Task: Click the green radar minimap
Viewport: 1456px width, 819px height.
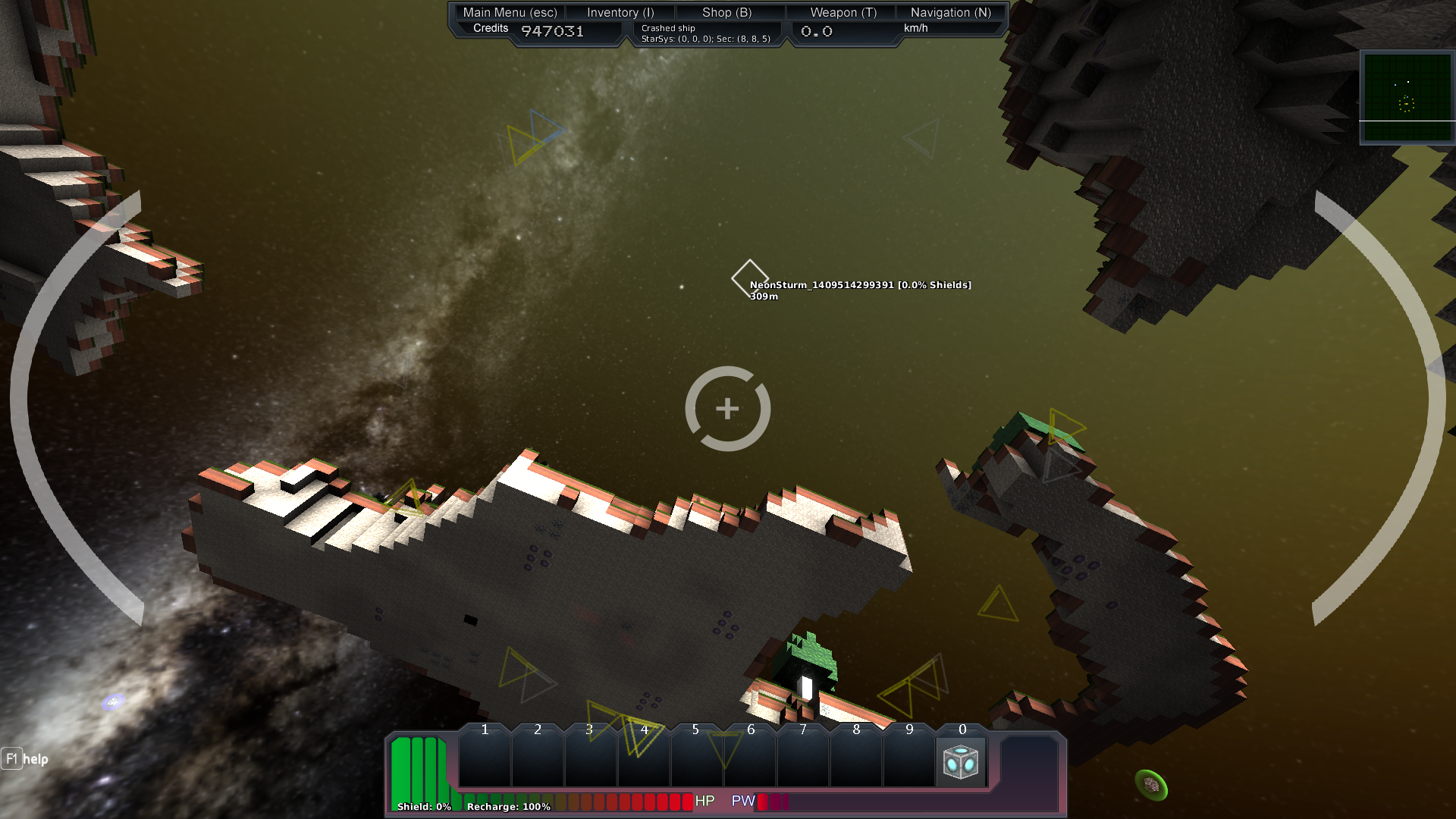Action: click(x=1407, y=97)
